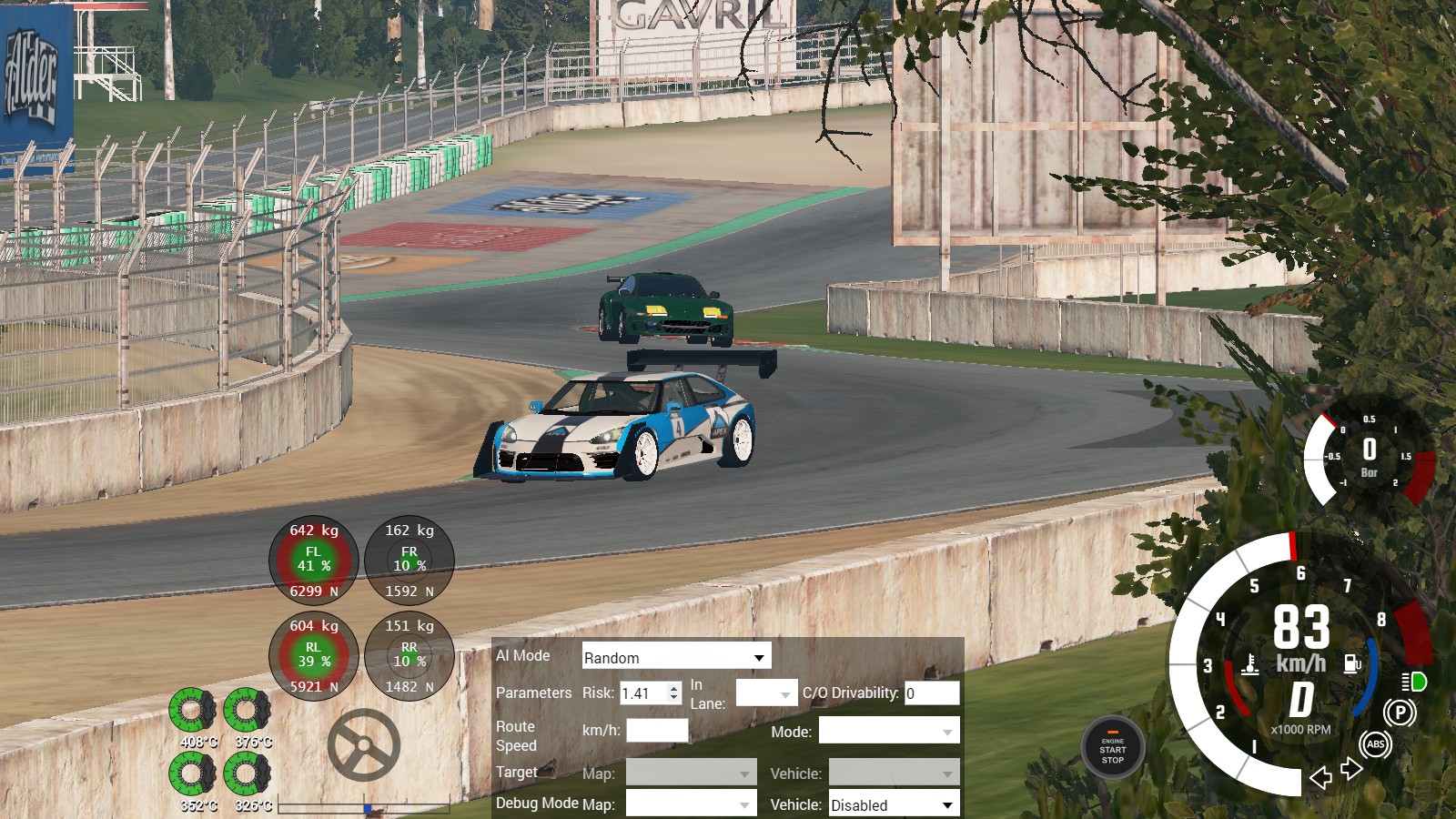1456x819 pixels.
Task: Open the Debug Mode Vehicle dropdown showing Disabled
Action: click(894, 804)
